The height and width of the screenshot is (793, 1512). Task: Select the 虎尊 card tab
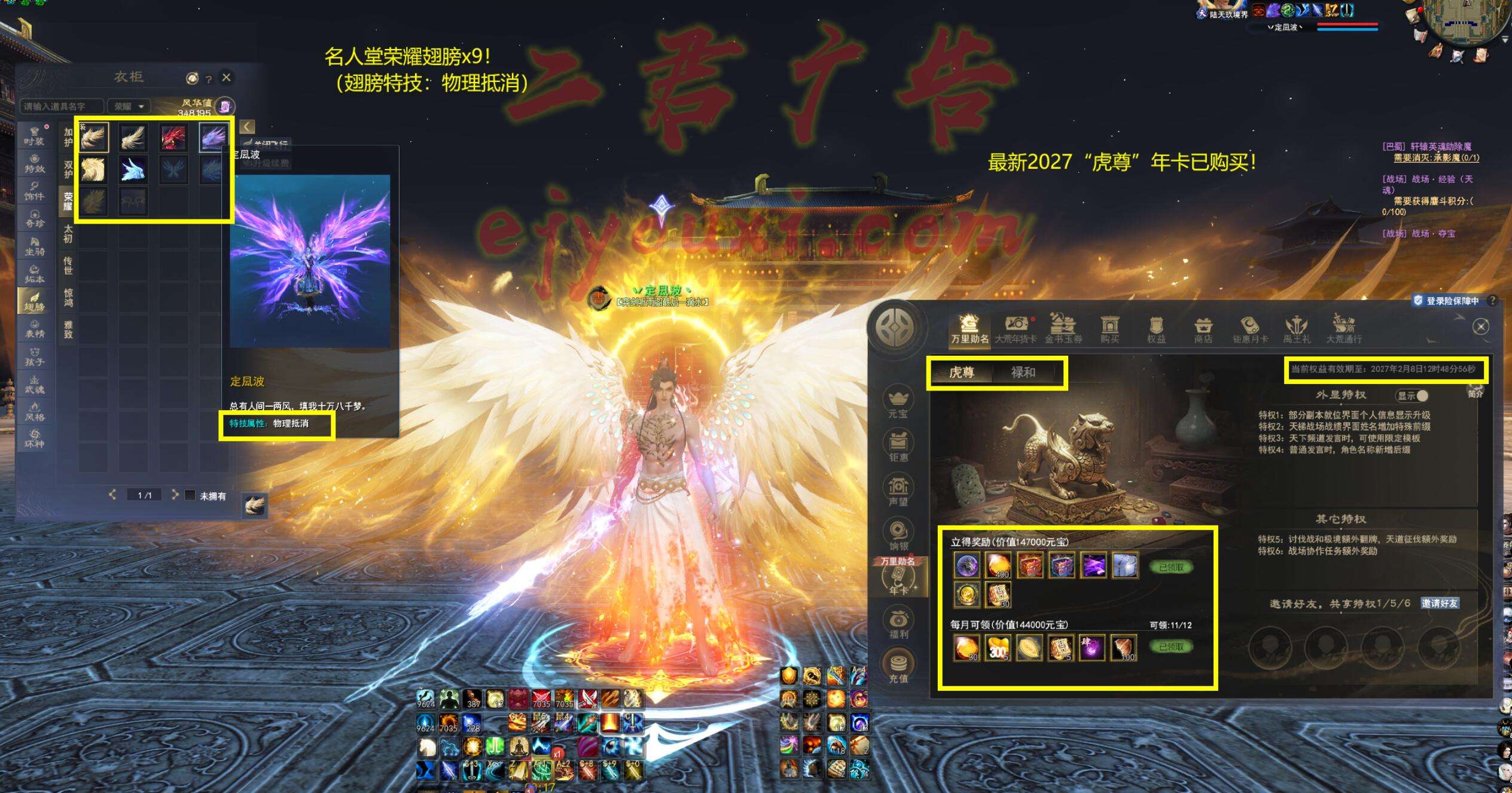(961, 373)
